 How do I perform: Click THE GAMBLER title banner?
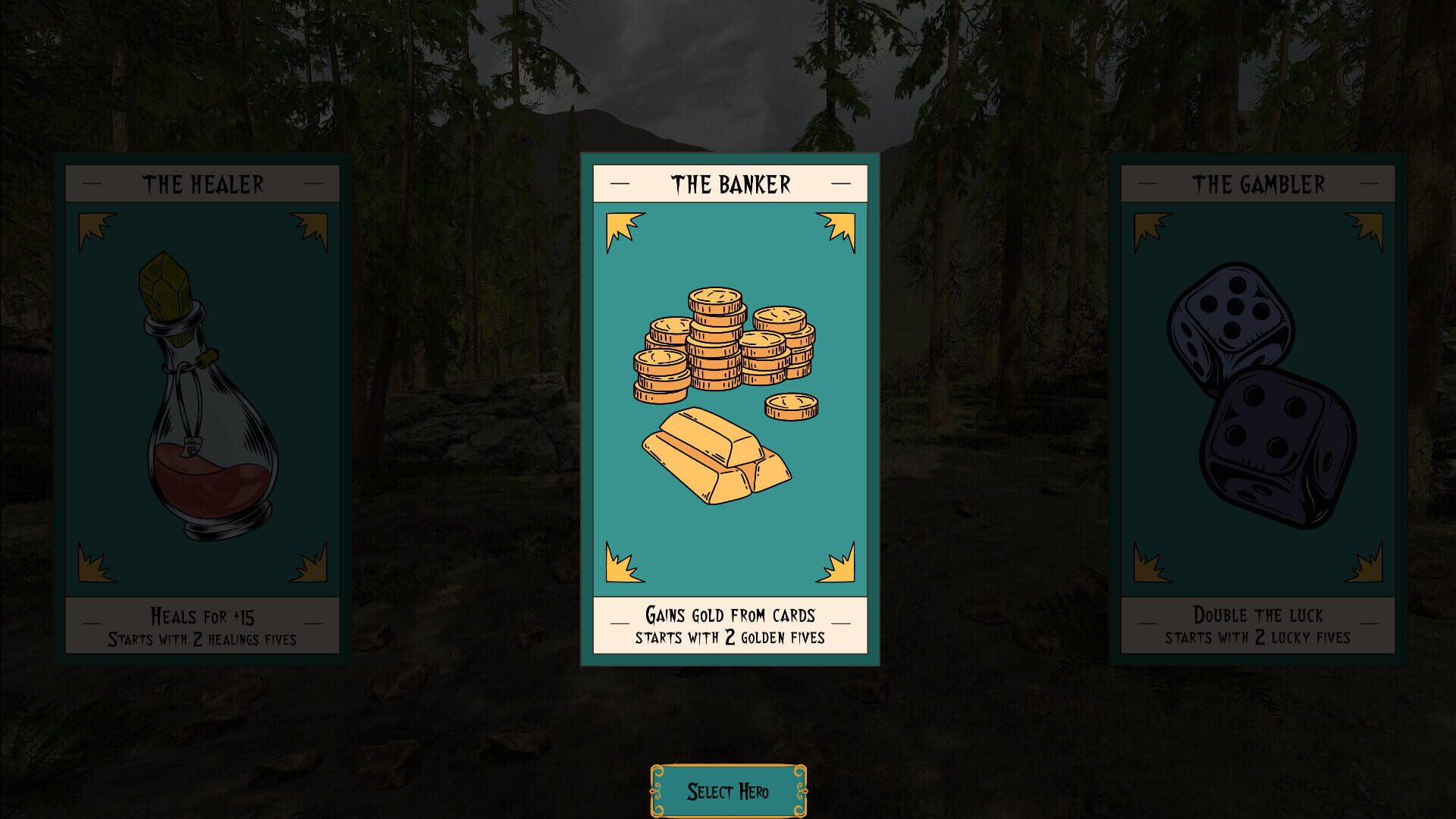pyautogui.click(x=1259, y=183)
